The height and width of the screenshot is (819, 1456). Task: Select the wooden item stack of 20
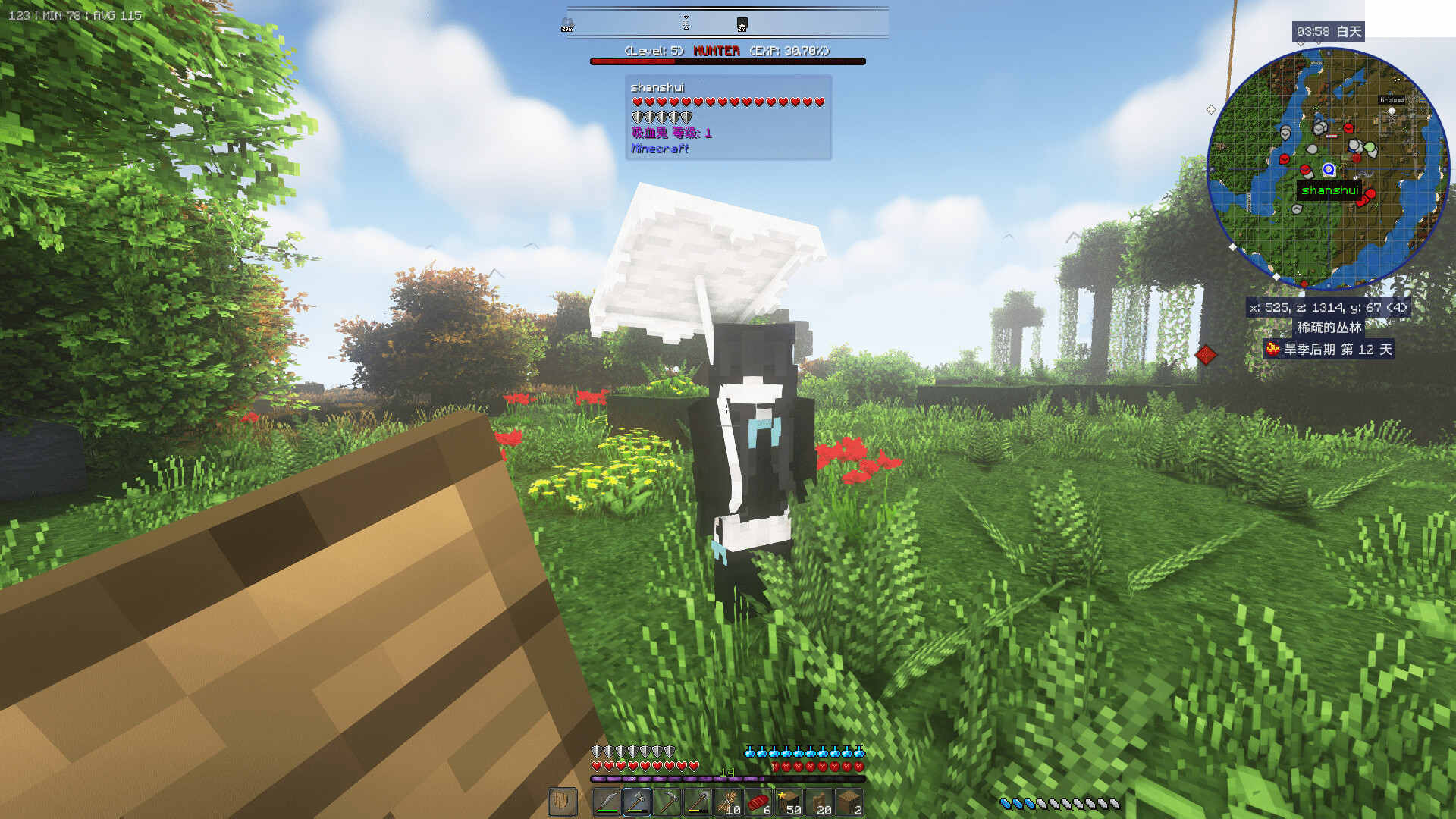coord(819,802)
